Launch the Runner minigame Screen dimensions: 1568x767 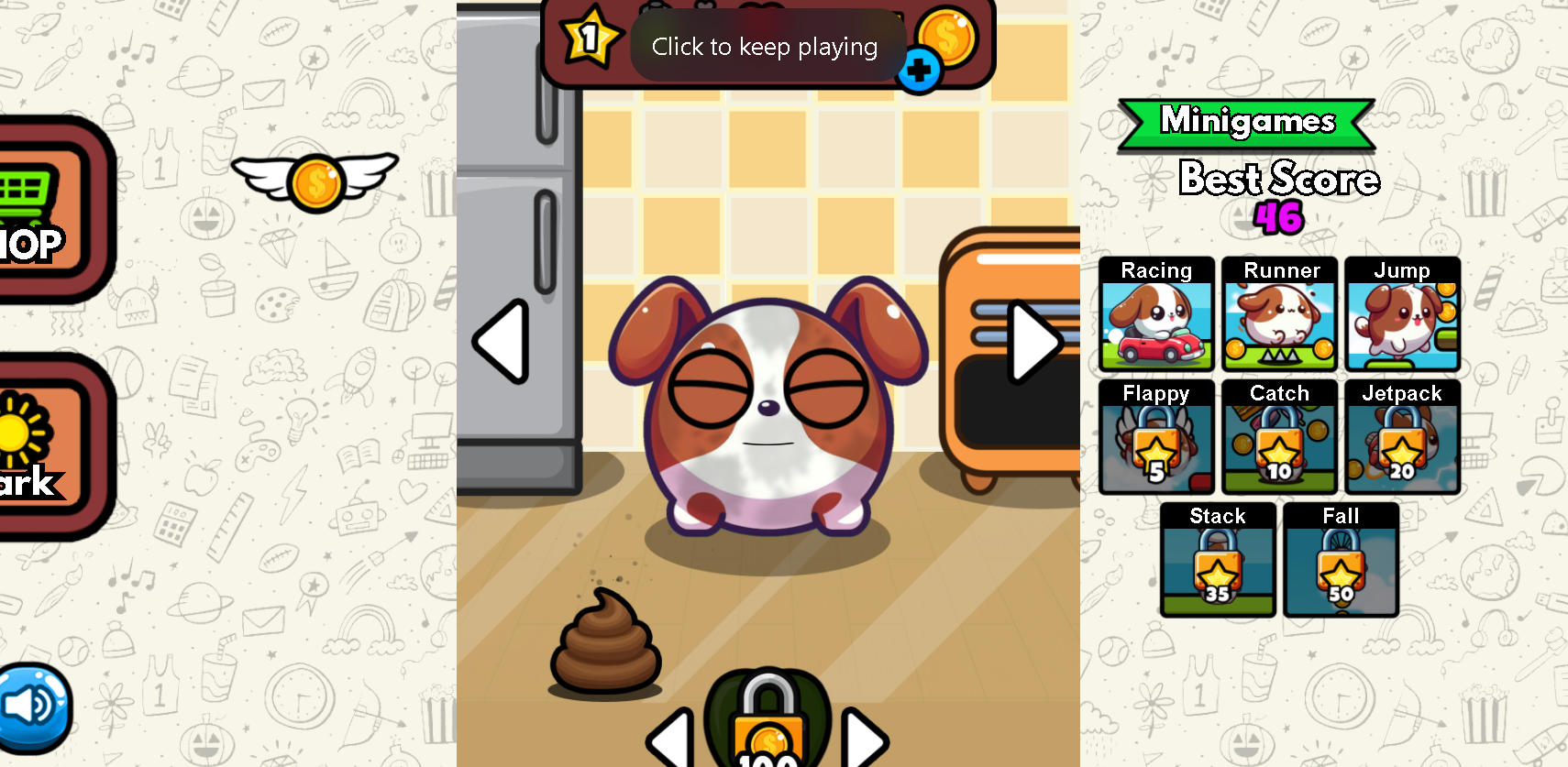1279,316
